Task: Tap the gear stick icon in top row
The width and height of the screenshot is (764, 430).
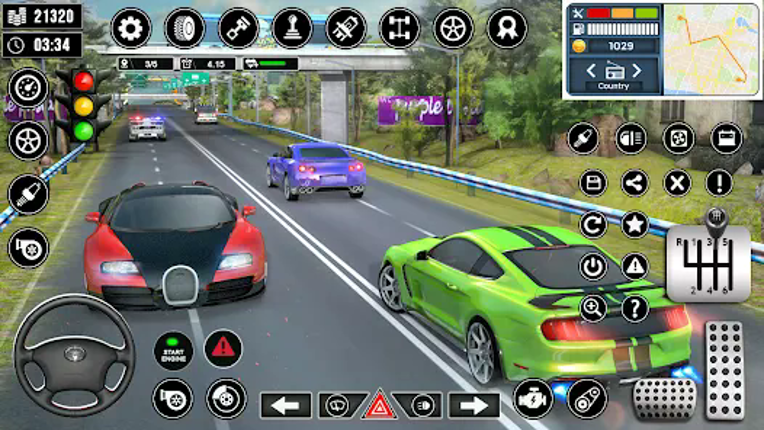Action: 292,28
